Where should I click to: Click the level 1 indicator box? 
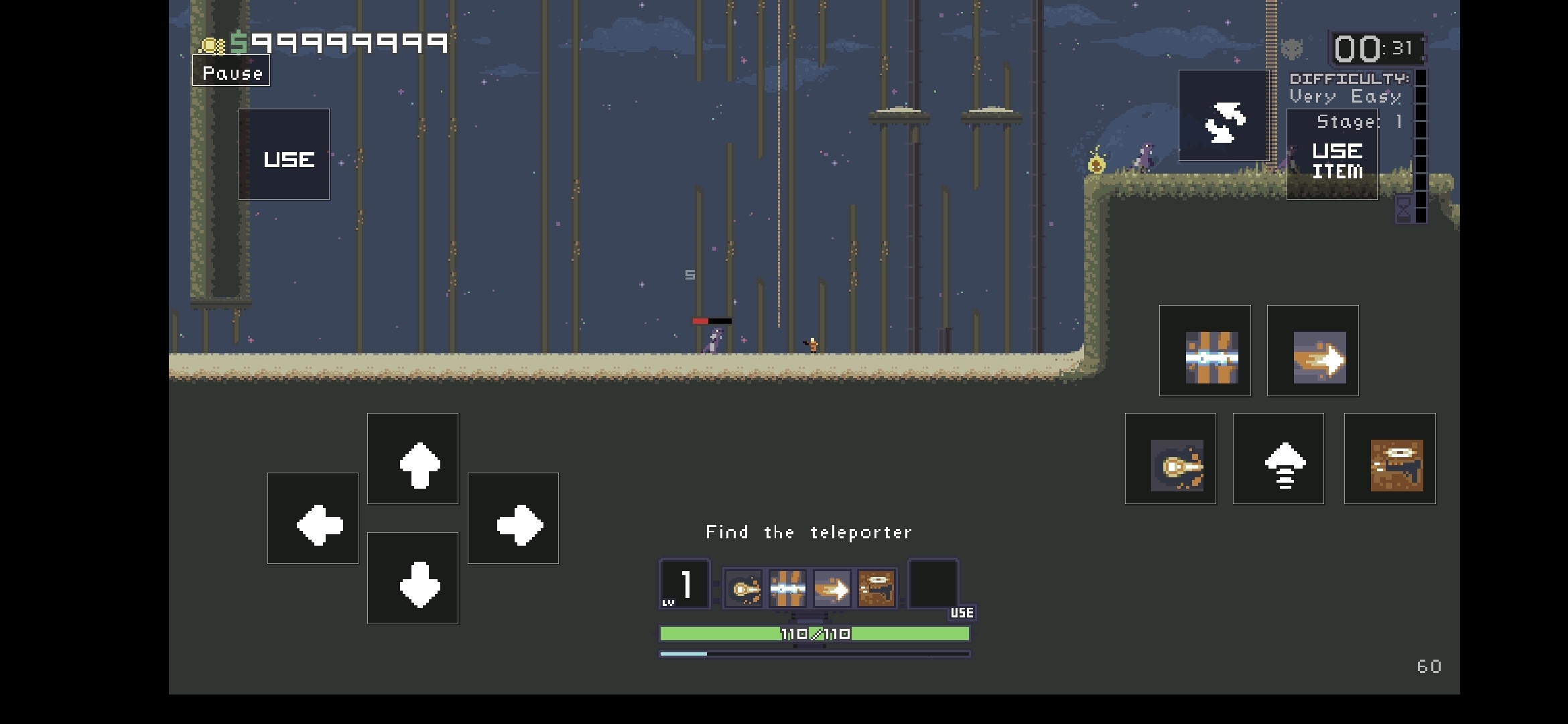click(x=685, y=584)
